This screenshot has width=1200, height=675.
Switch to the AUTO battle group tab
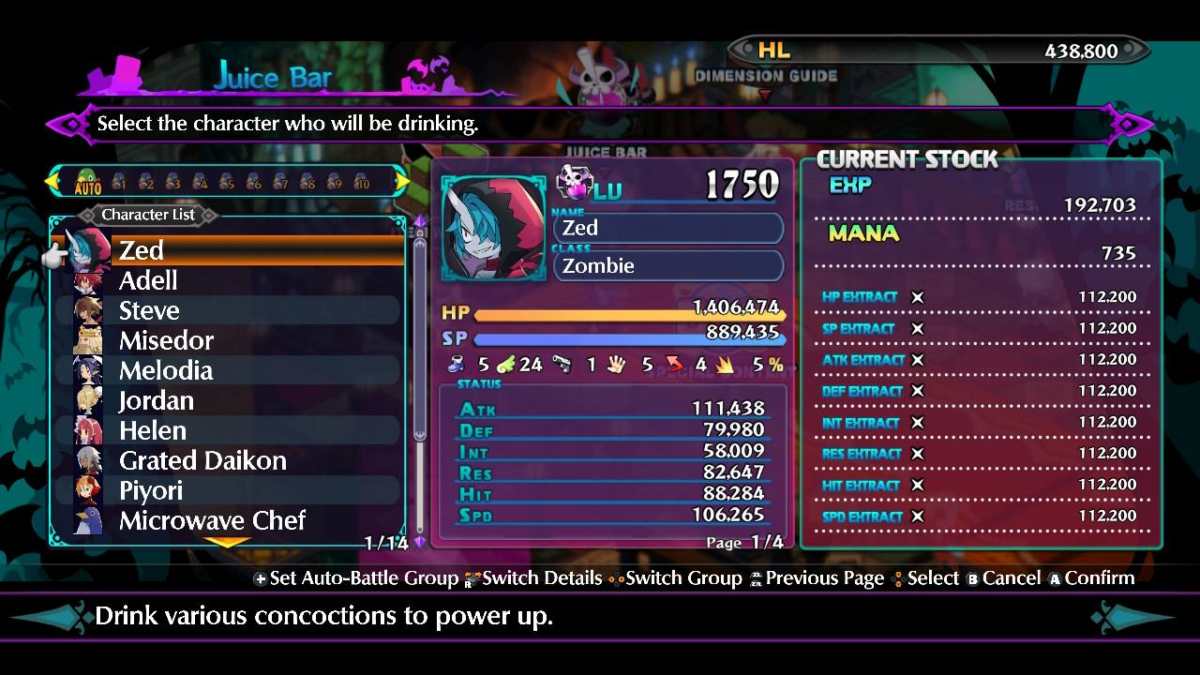(x=88, y=182)
